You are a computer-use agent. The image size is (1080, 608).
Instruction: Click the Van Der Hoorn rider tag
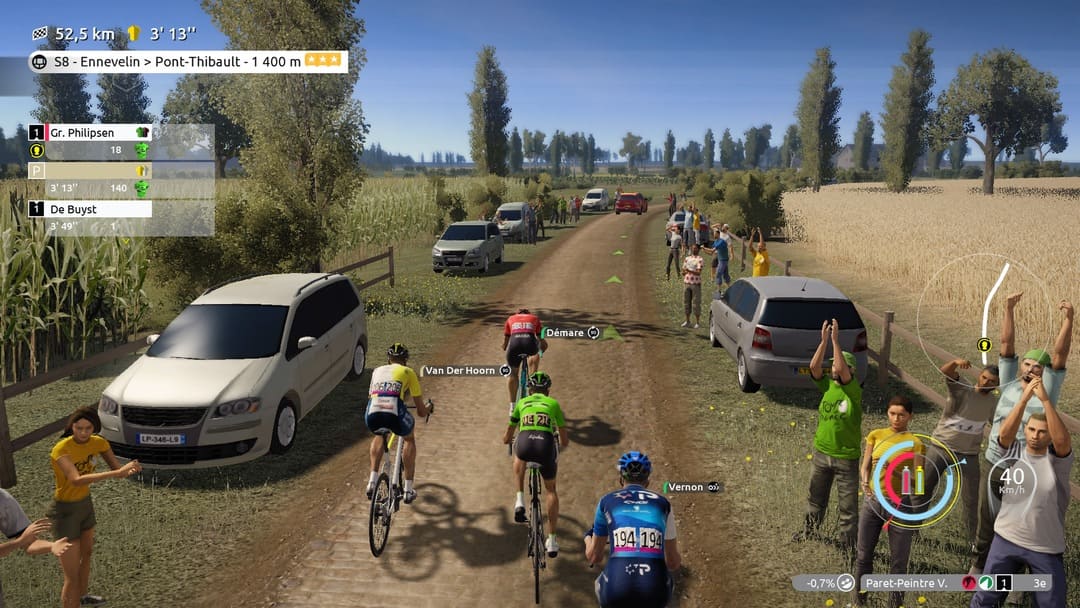pyautogui.click(x=461, y=370)
